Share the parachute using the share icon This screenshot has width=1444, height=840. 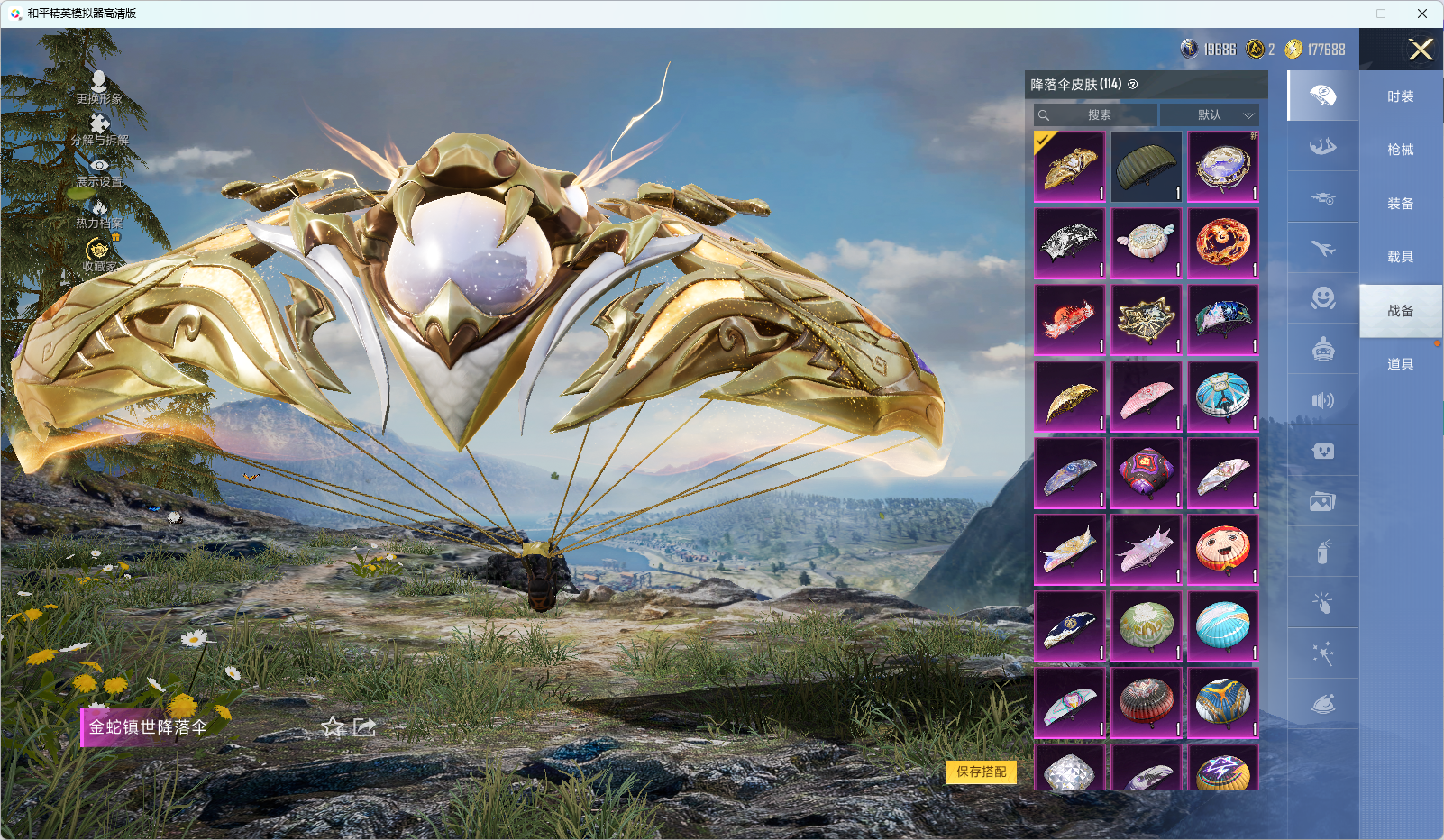click(x=364, y=726)
